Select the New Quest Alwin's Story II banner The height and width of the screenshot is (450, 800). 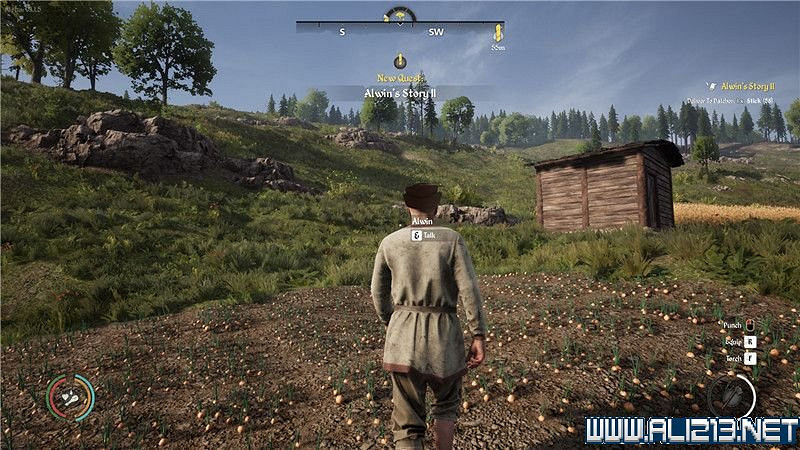coord(400,93)
